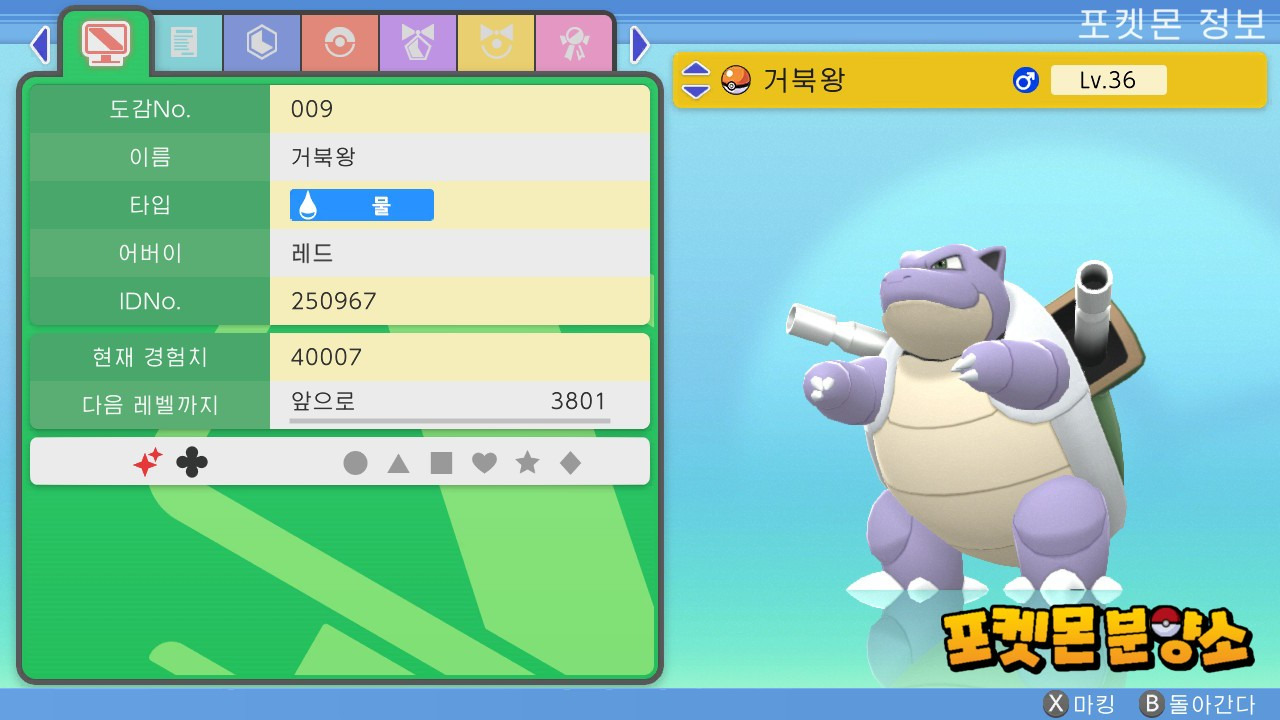Toggle the diamond marking
Image resolution: width=1280 pixels, height=720 pixels.
pos(570,463)
